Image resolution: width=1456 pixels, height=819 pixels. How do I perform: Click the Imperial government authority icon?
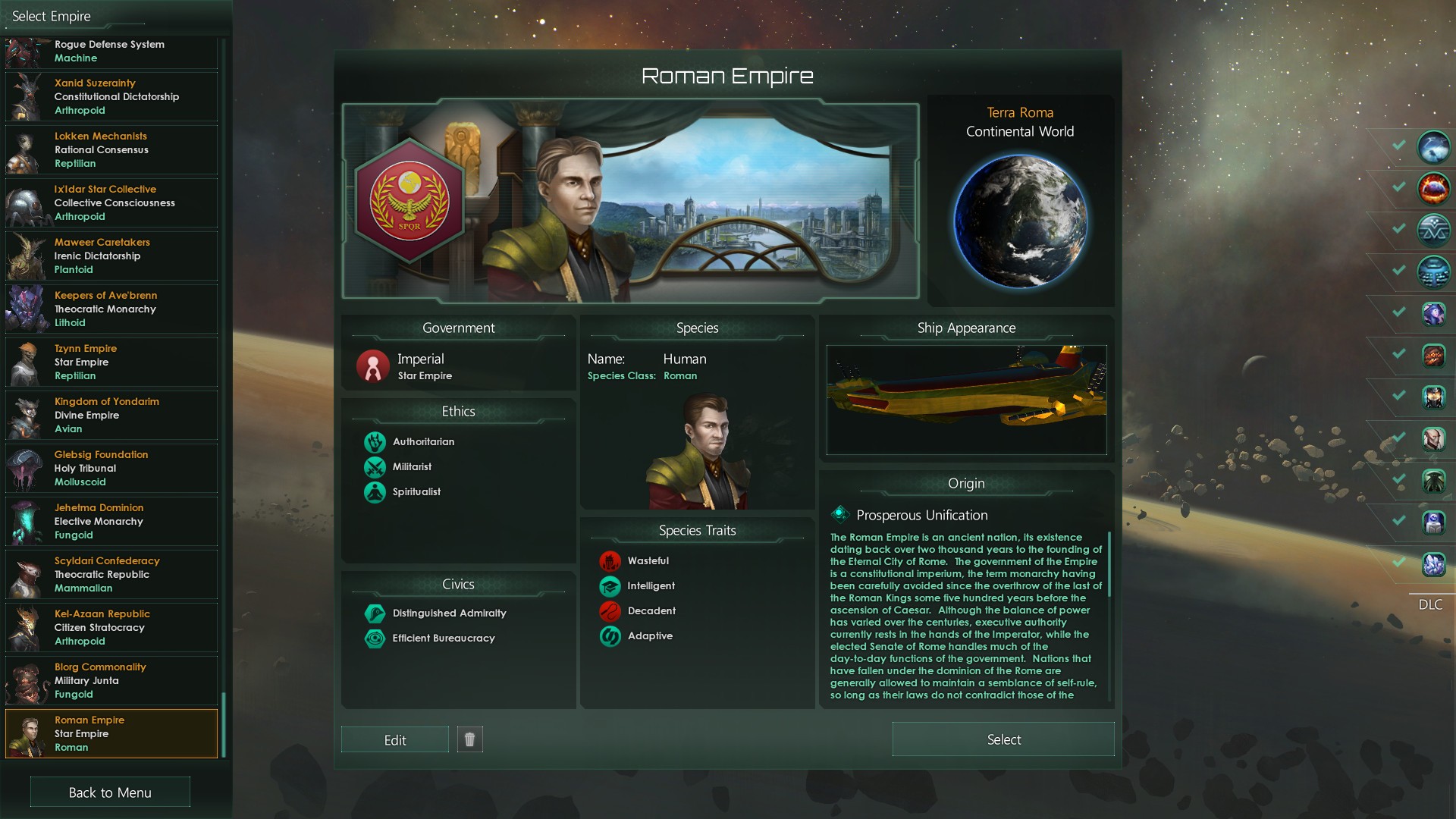click(372, 366)
